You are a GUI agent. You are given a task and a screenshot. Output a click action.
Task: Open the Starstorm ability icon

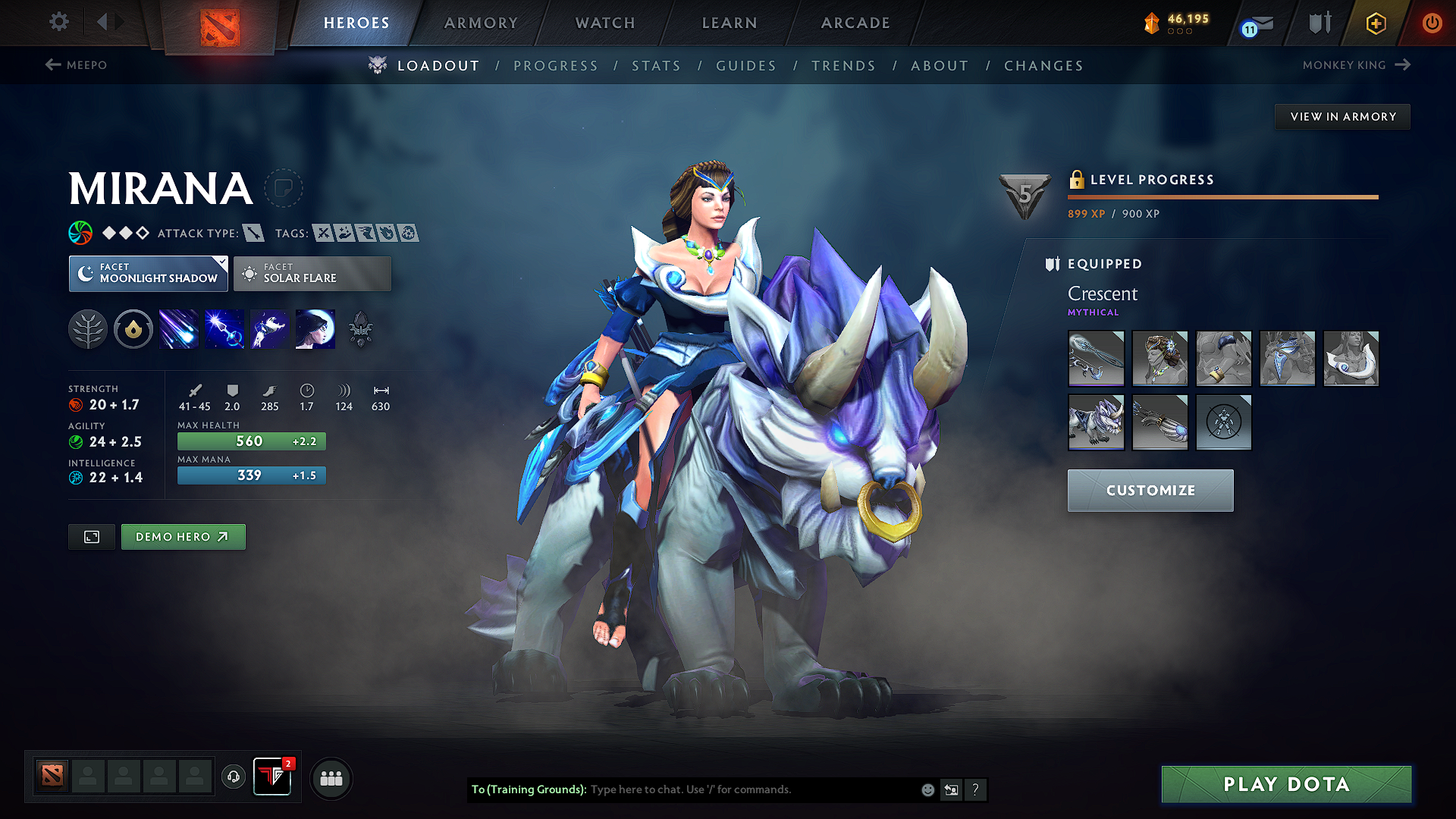coord(178,328)
